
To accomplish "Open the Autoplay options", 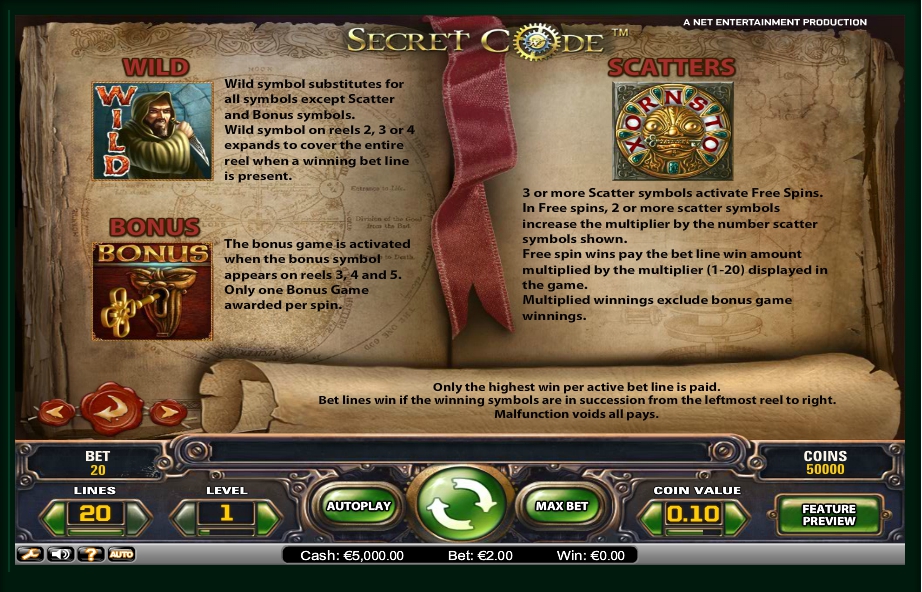I will [x=358, y=506].
